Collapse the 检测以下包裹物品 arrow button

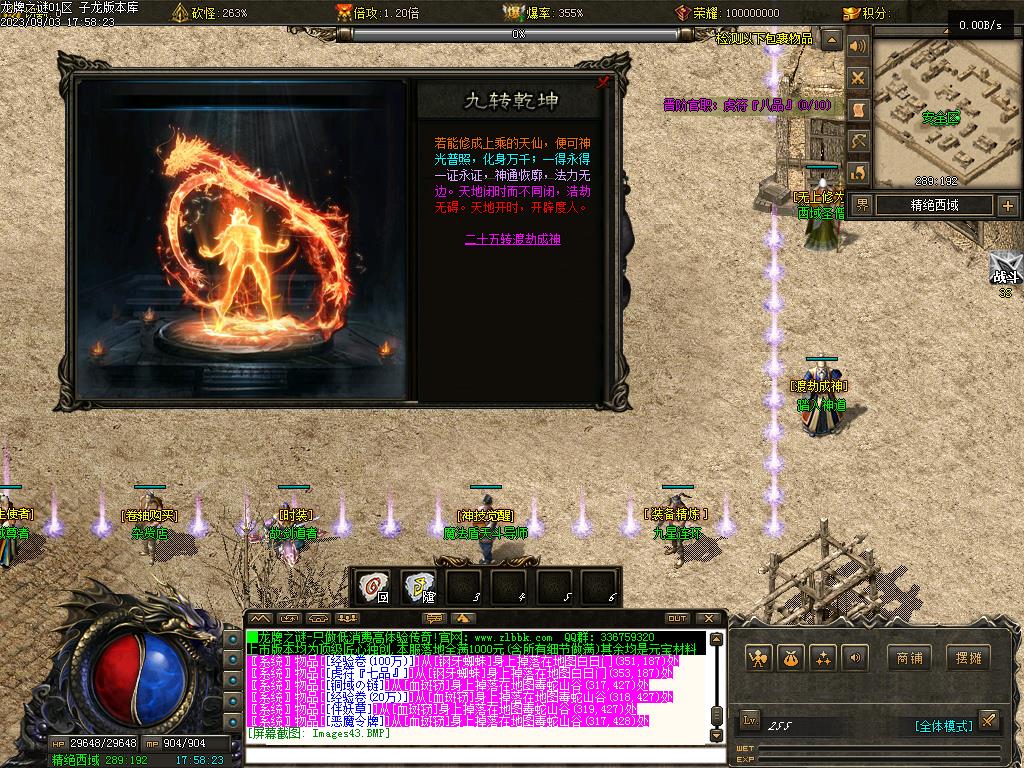click(x=832, y=40)
